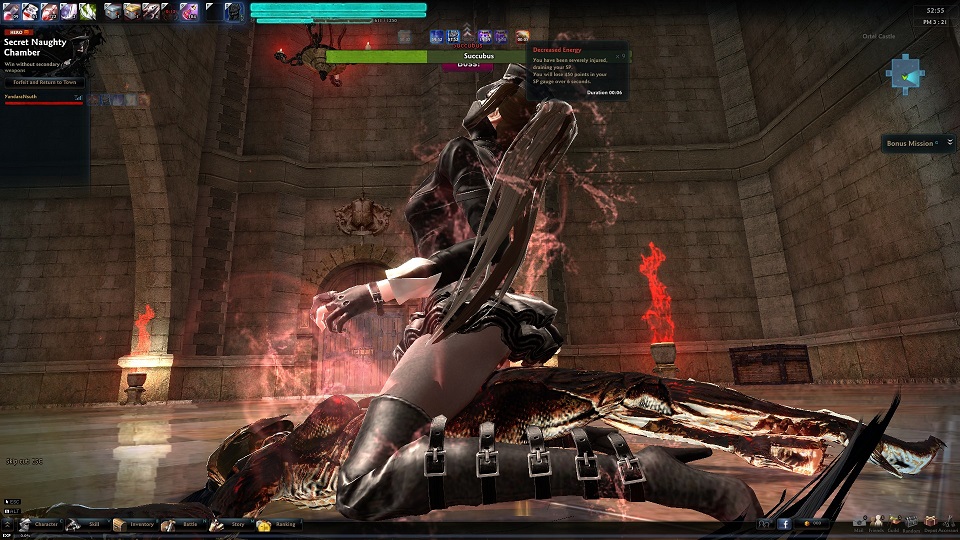This screenshot has width=960, height=540.
Task: Click the Decreased Energy debuff tooltip
Action: 578,70
